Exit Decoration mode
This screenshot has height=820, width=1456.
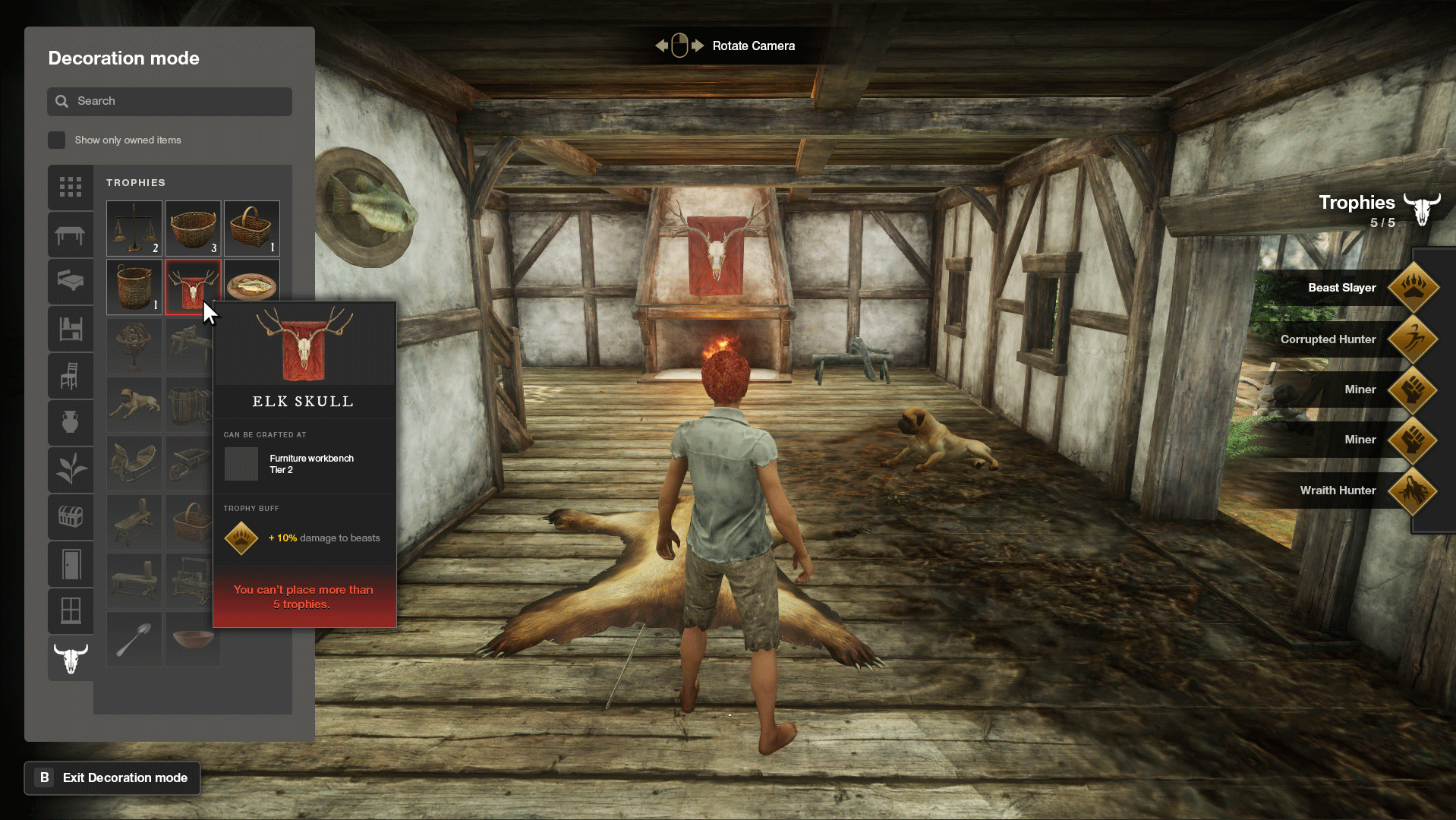point(112,777)
